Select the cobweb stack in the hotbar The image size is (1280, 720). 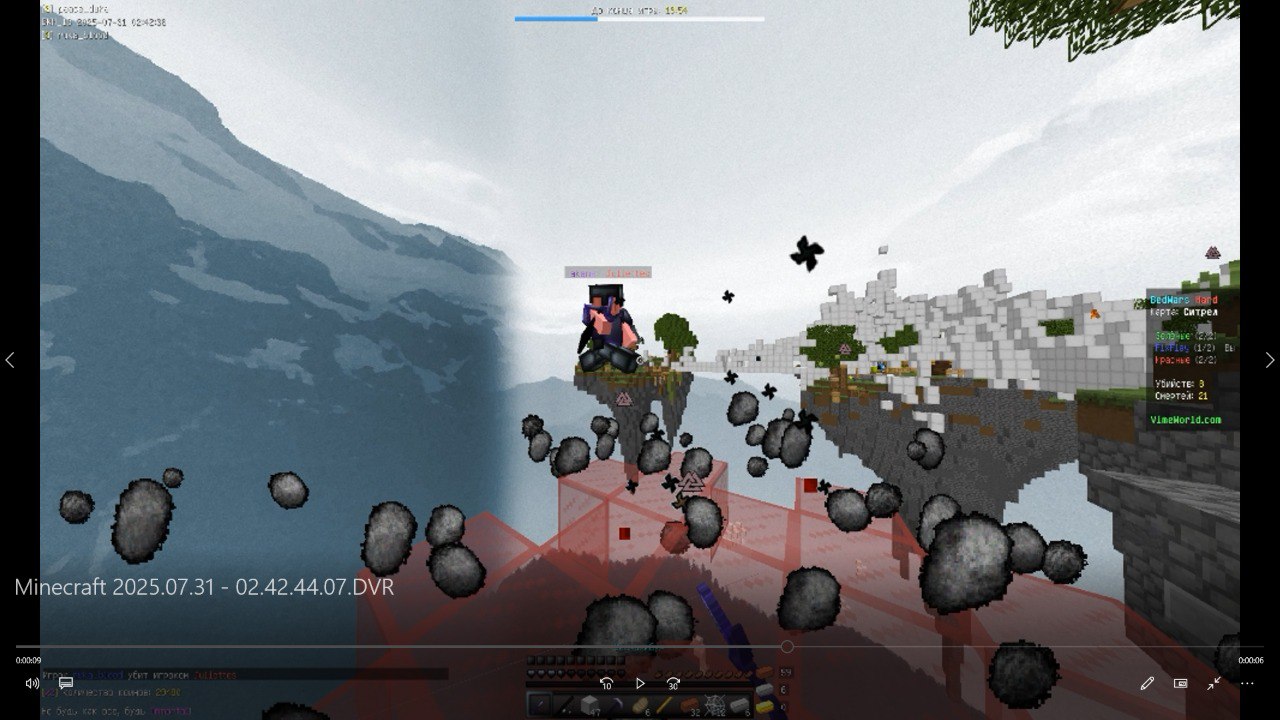click(x=714, y=705)
